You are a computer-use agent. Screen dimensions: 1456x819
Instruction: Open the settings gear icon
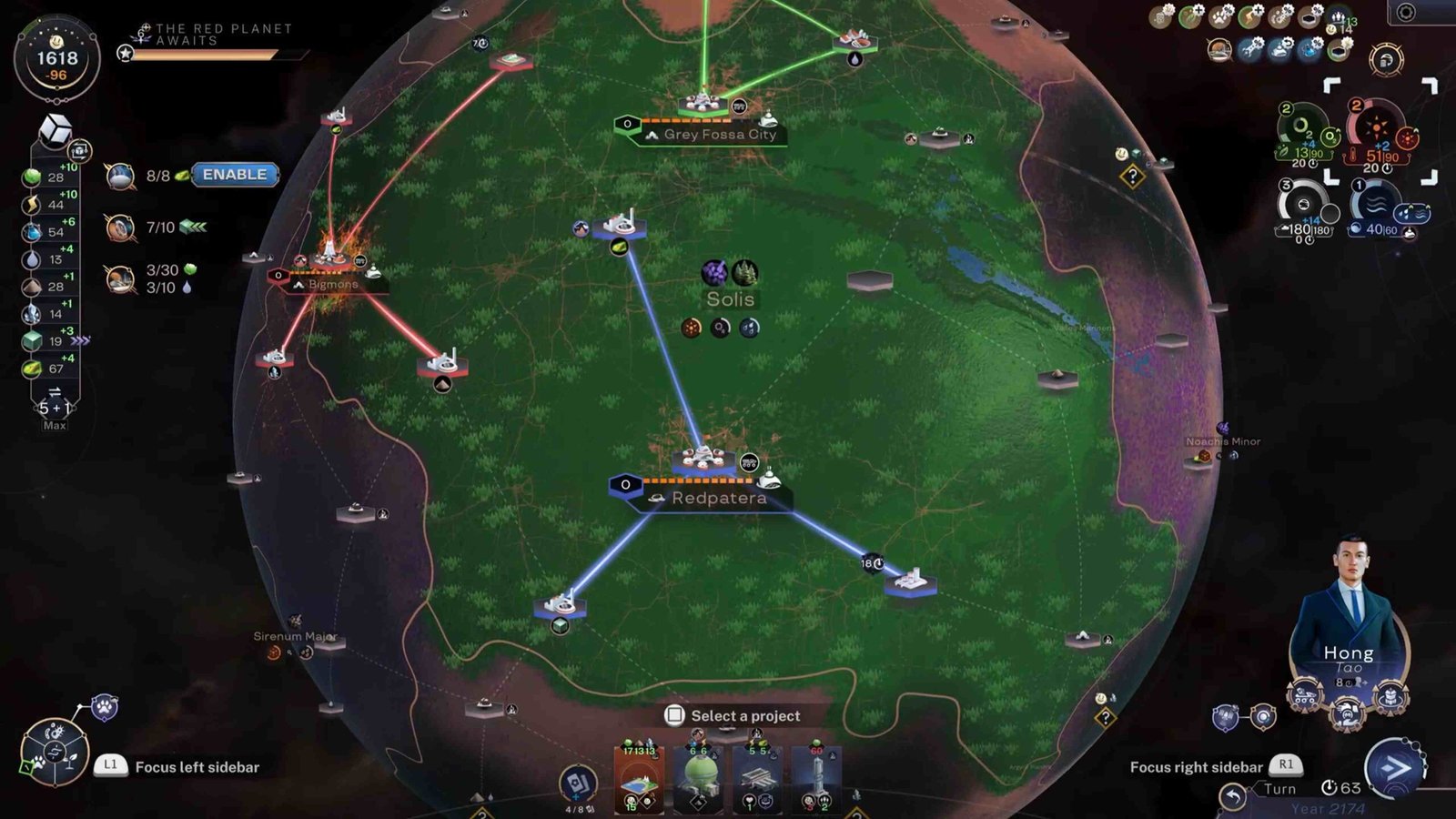tap(1406, 13)
